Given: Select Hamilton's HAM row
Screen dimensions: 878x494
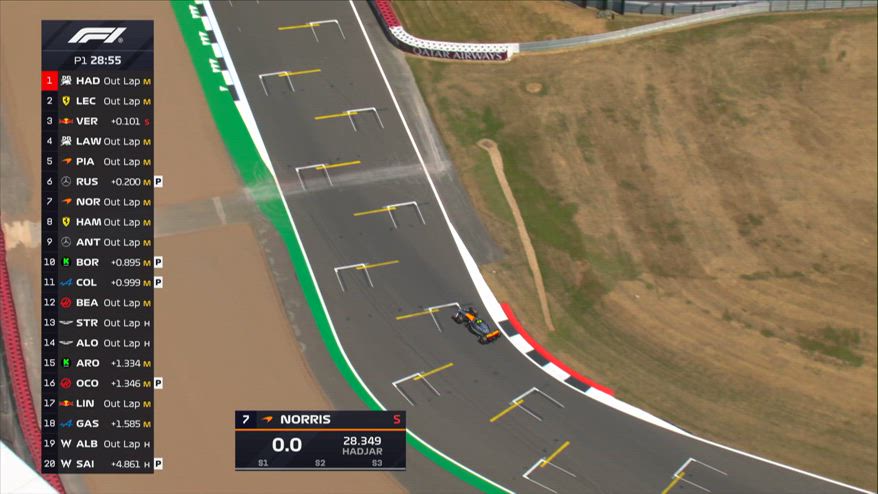Looking at the screenshot, I should click(97, 222).
